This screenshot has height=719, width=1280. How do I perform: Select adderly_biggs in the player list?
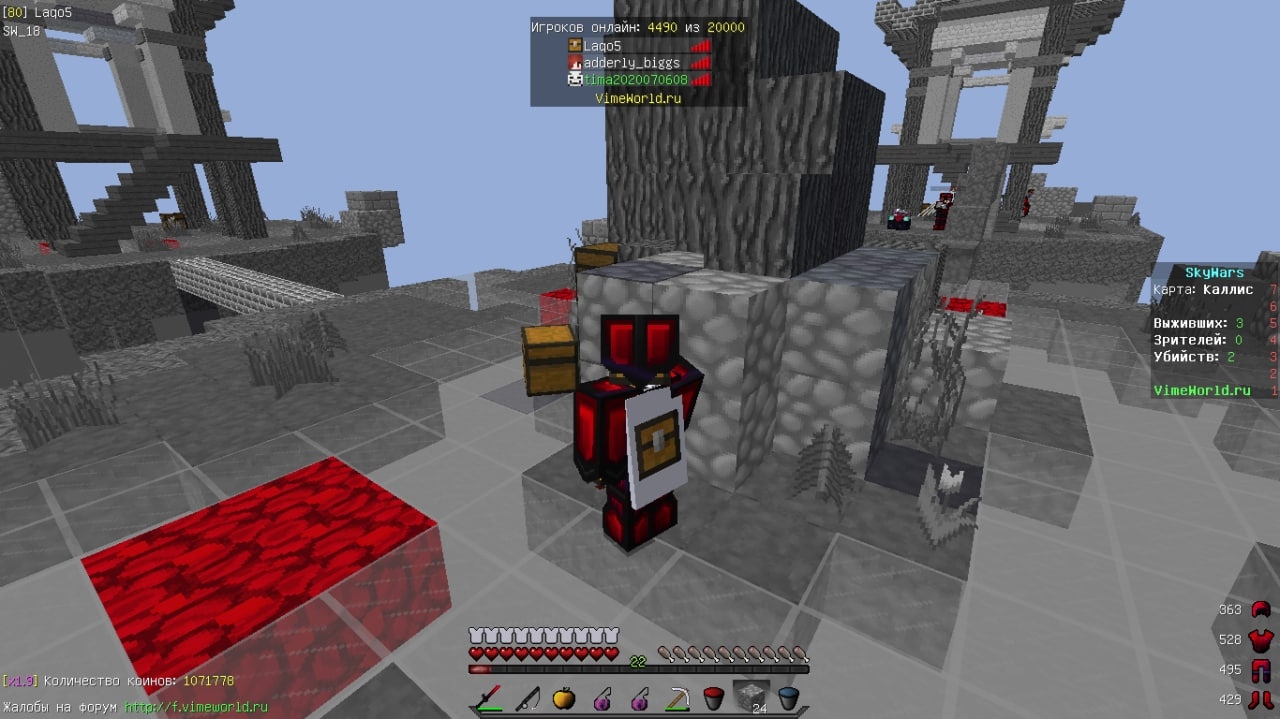(631, 62)
